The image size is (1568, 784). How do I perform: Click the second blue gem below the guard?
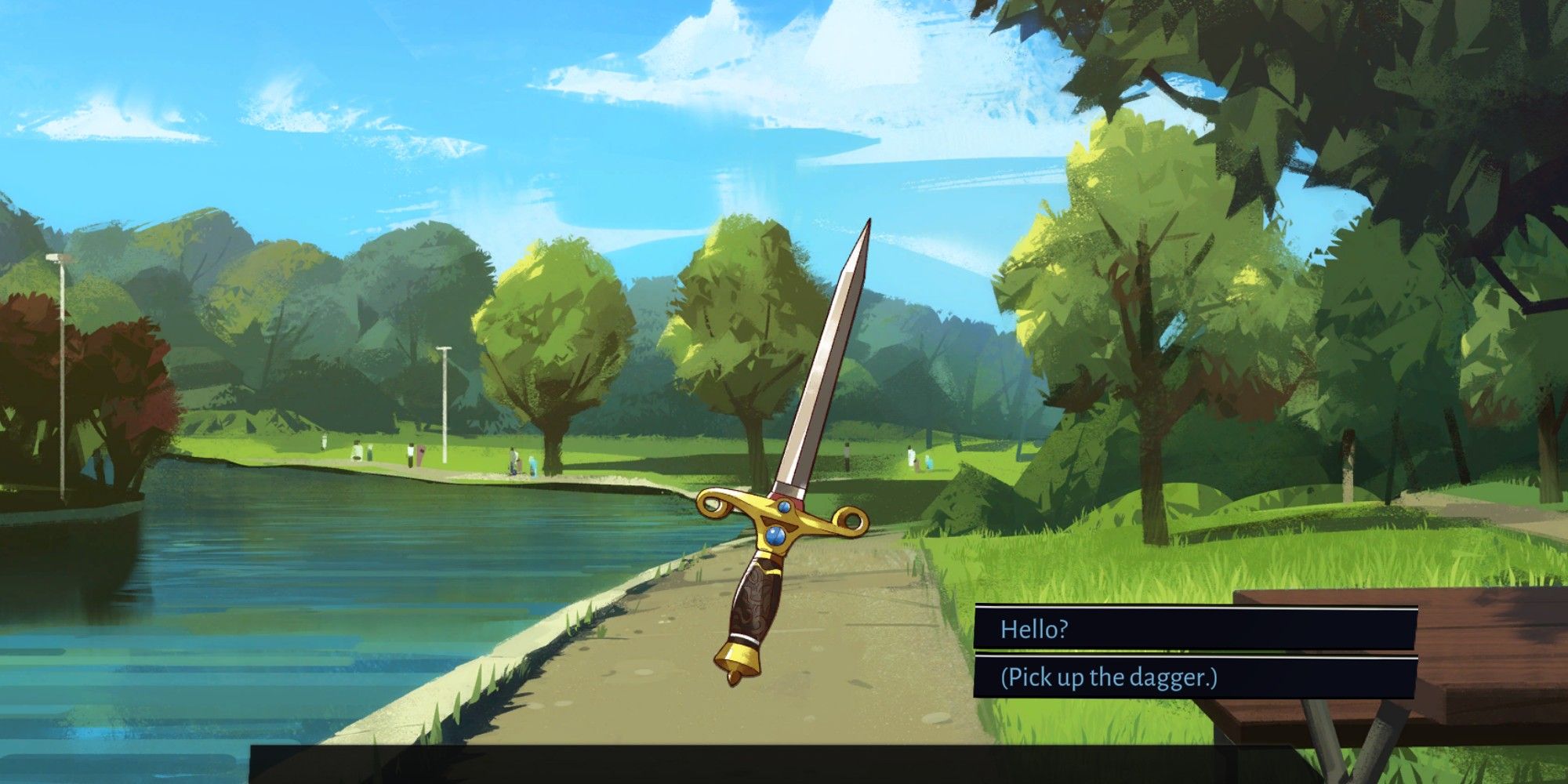click(776, 536)
